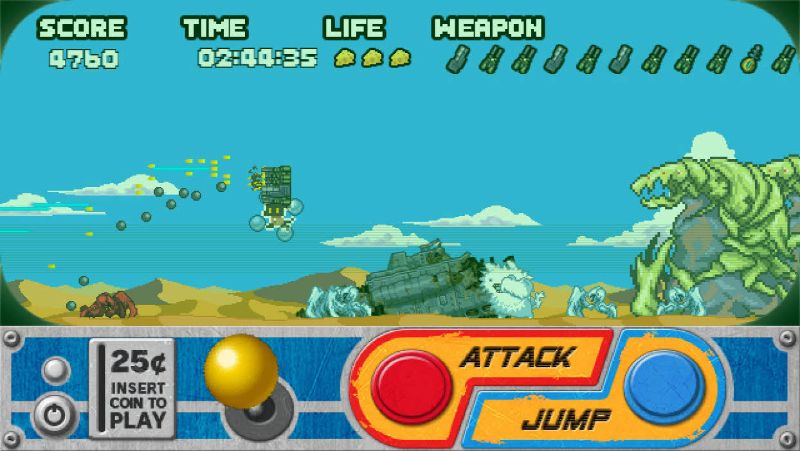Screen dimensions: 800x451
Task: Click the power button on the console
Action: click(52, 414)
